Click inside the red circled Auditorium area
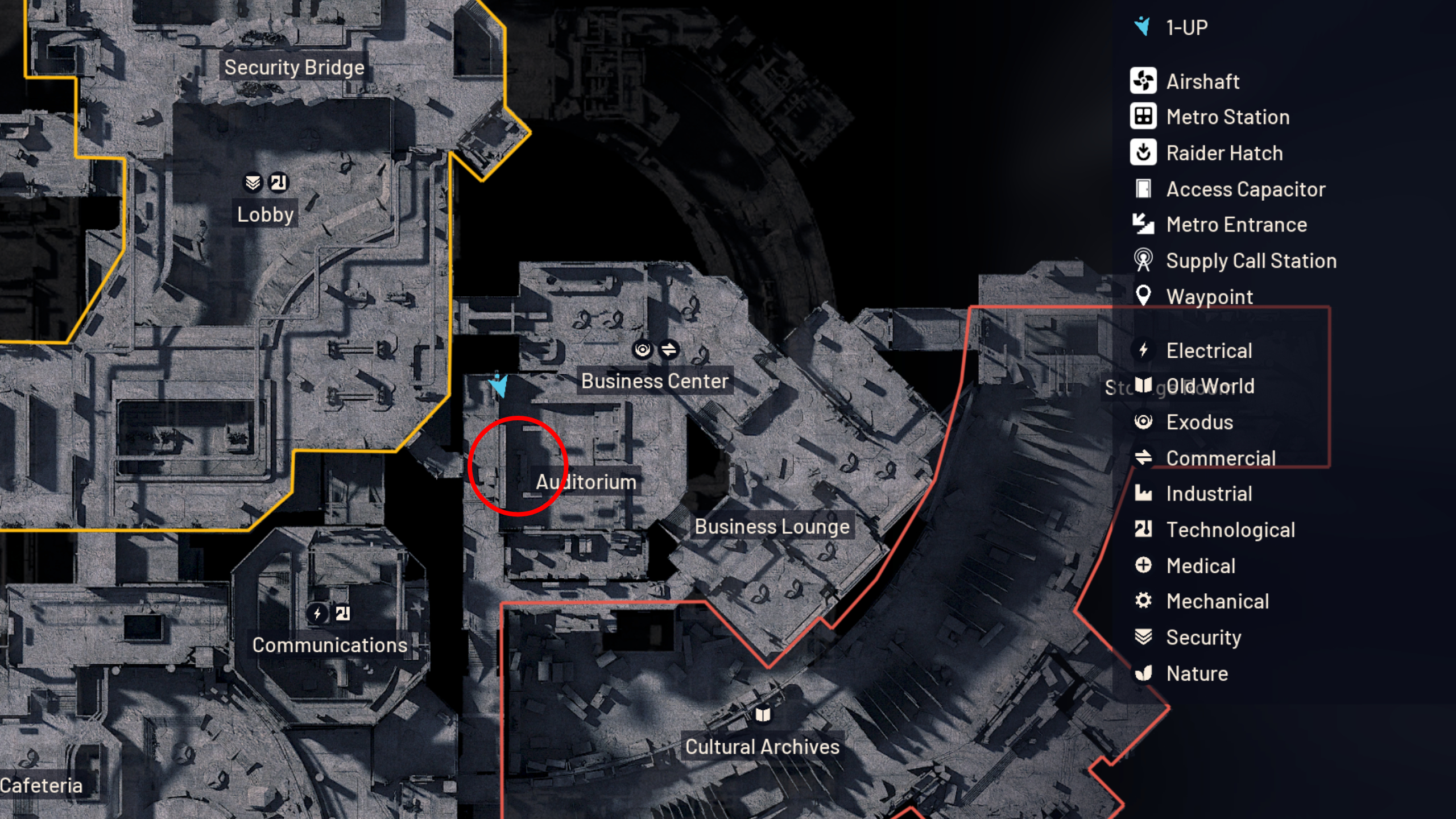1456x819 pixels. pos(519,466)
